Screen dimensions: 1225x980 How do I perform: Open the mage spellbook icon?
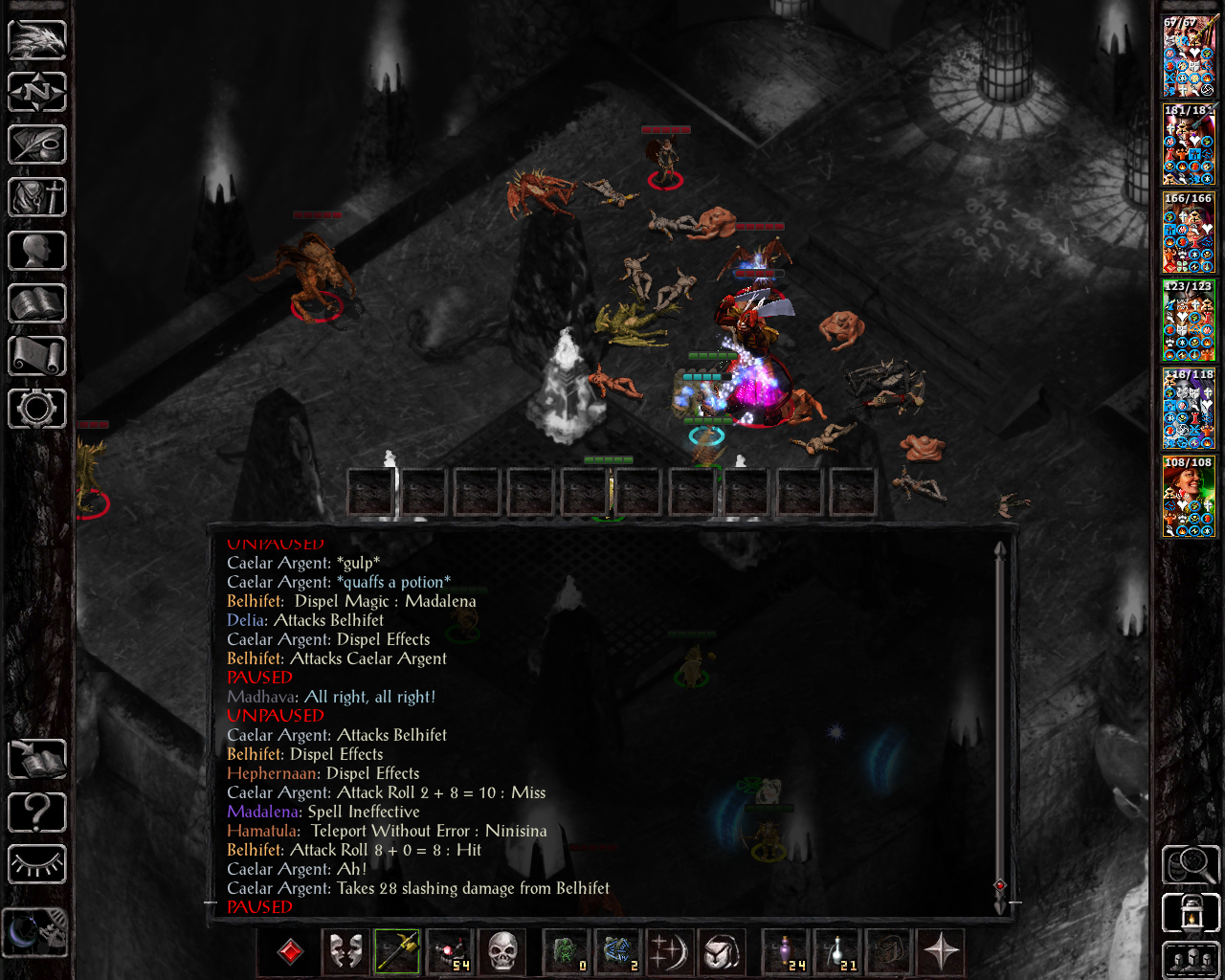(37, 303)
